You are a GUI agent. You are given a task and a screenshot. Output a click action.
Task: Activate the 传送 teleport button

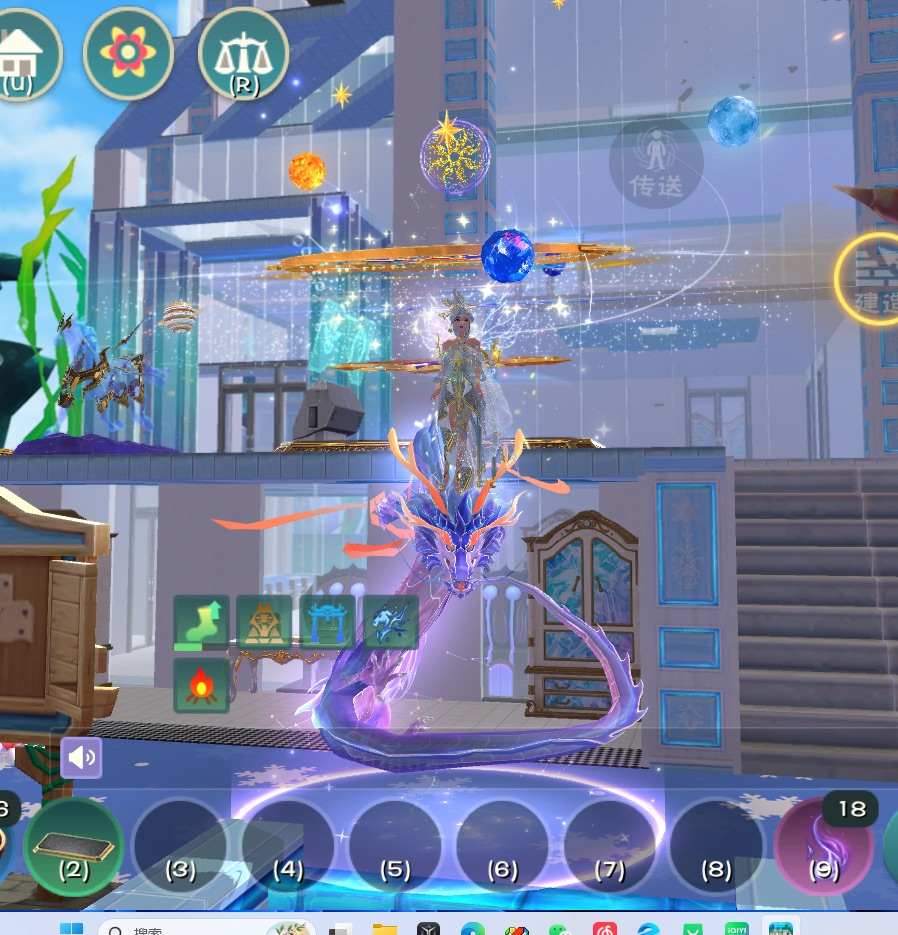(x=656, y=163)
